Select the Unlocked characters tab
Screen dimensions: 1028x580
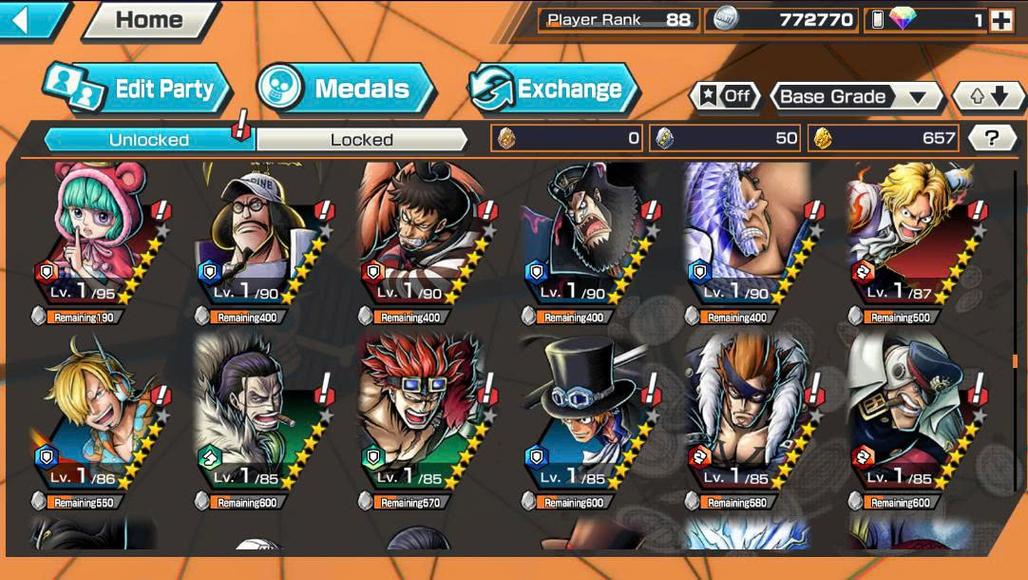tap(148, 139)
